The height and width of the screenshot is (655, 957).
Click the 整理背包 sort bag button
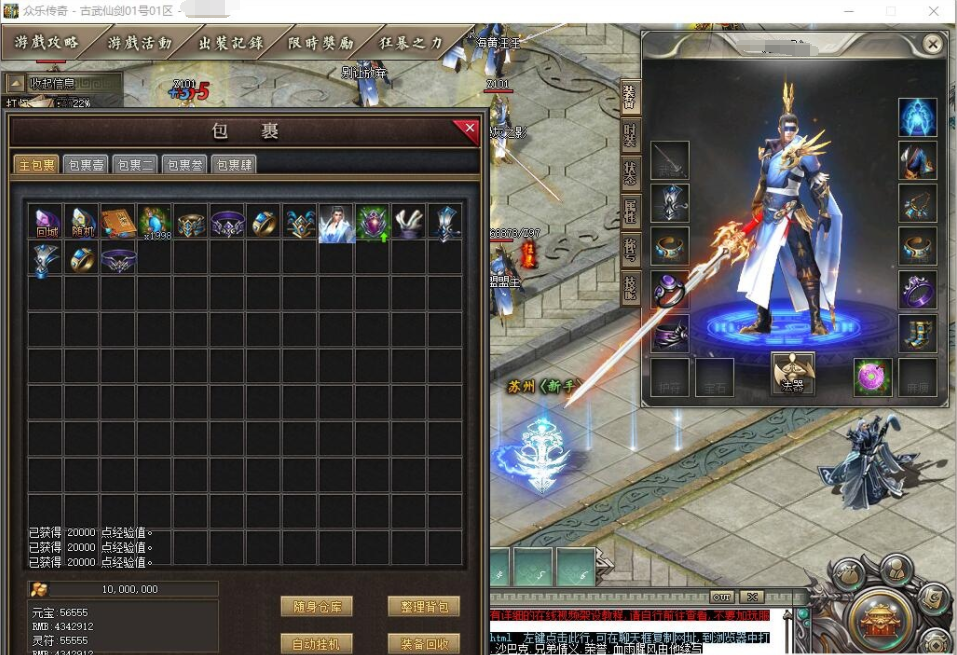(x=424, y=607)
